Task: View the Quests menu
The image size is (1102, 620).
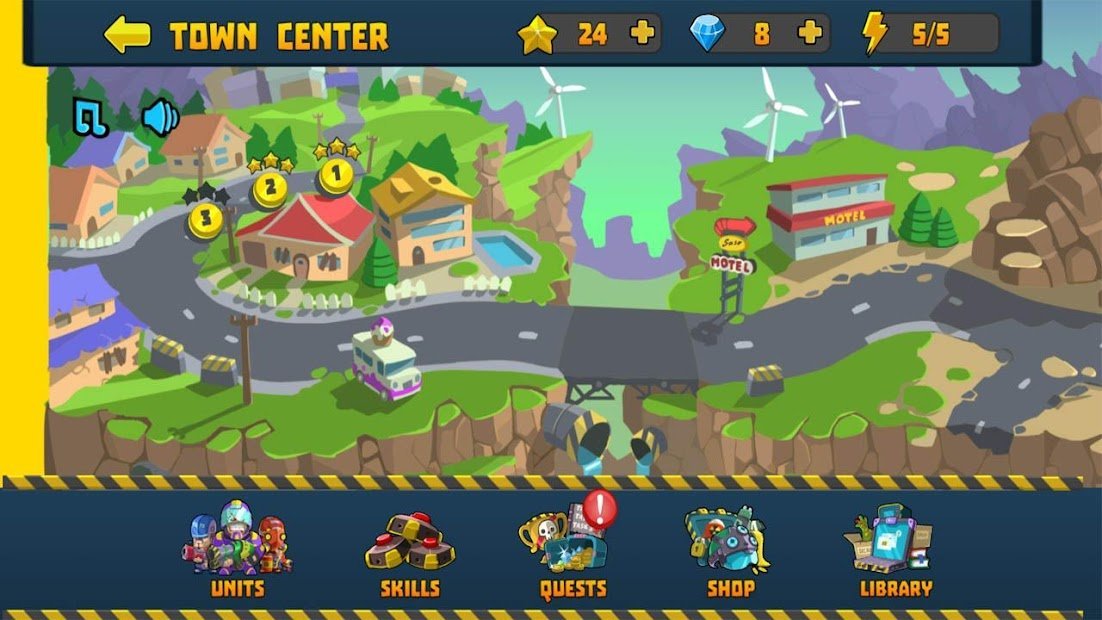Action: pyautogui.click(x=572, y=552)
